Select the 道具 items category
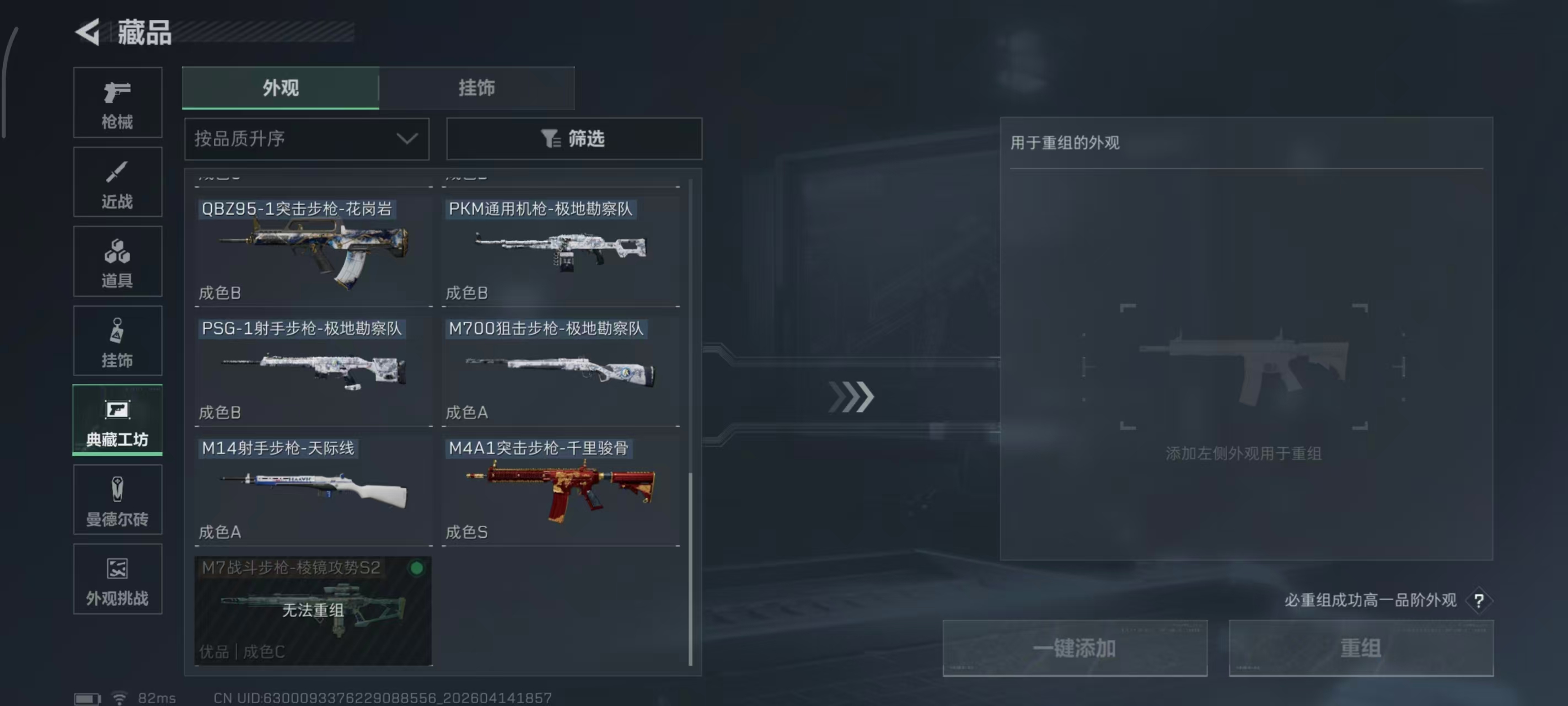The height and width of the screenshot is (706, 1568). pos(117,261)
